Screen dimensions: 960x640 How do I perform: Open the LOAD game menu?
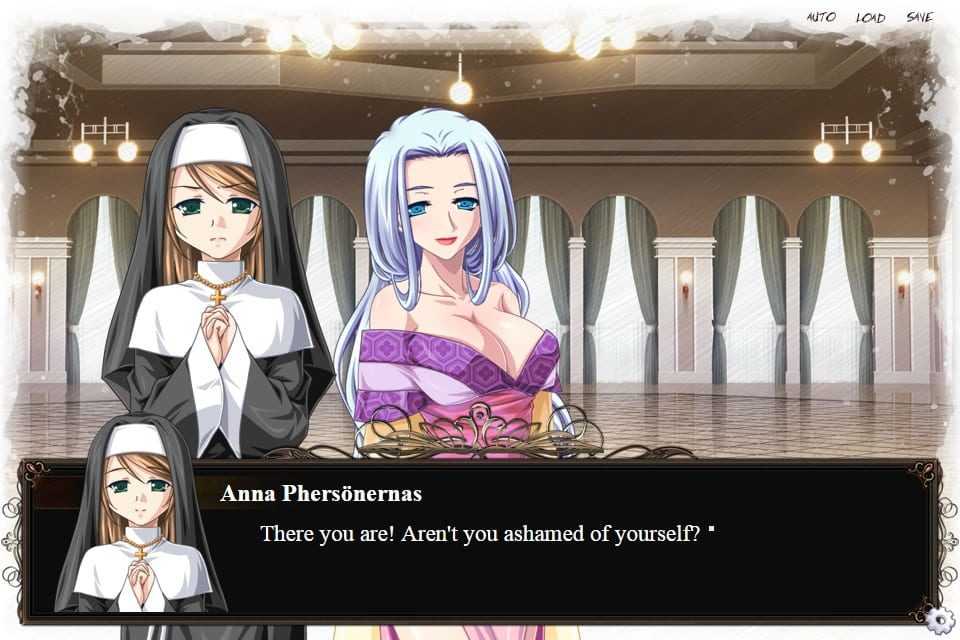coord(870,17)
